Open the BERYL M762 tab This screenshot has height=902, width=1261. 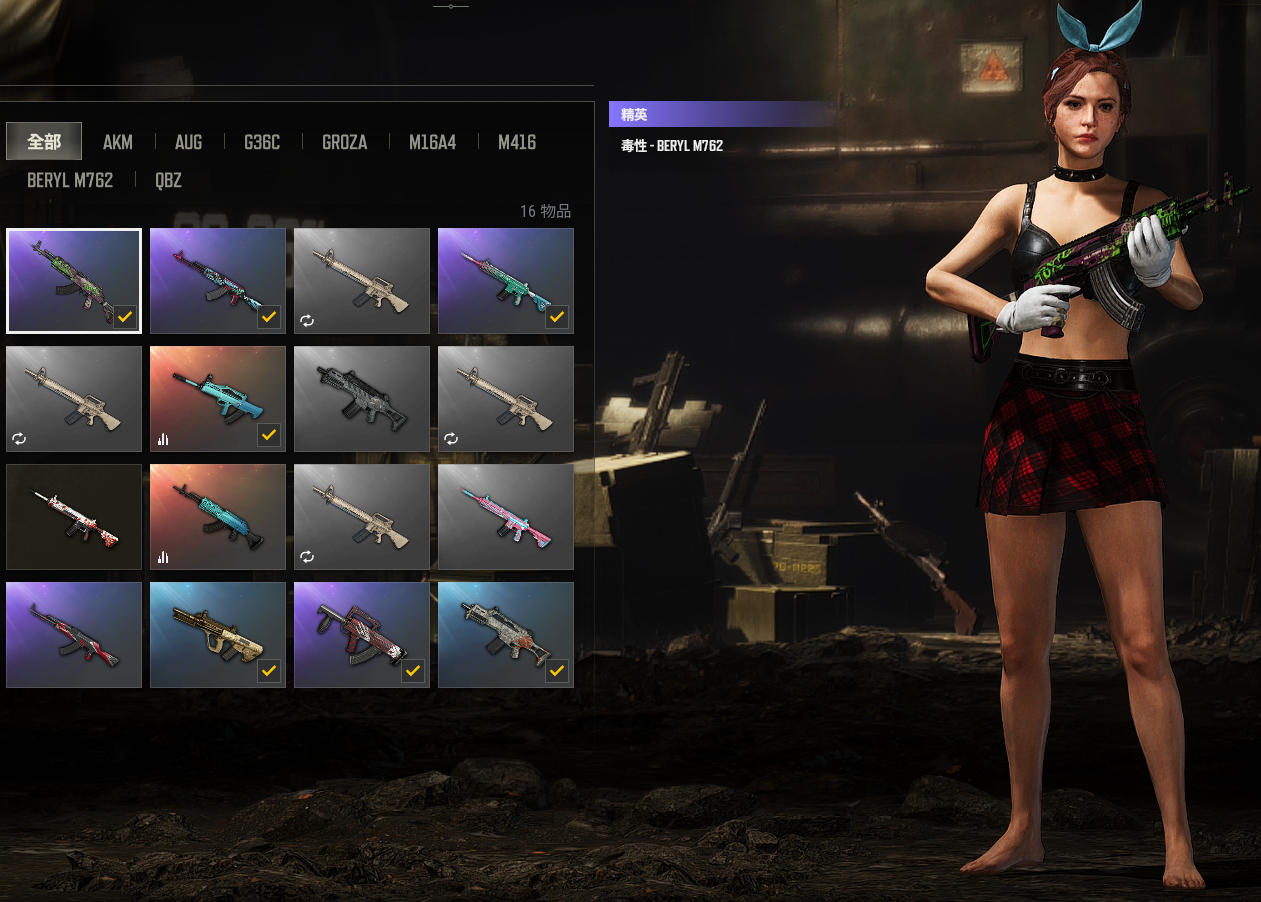click(x=70, y=180)
